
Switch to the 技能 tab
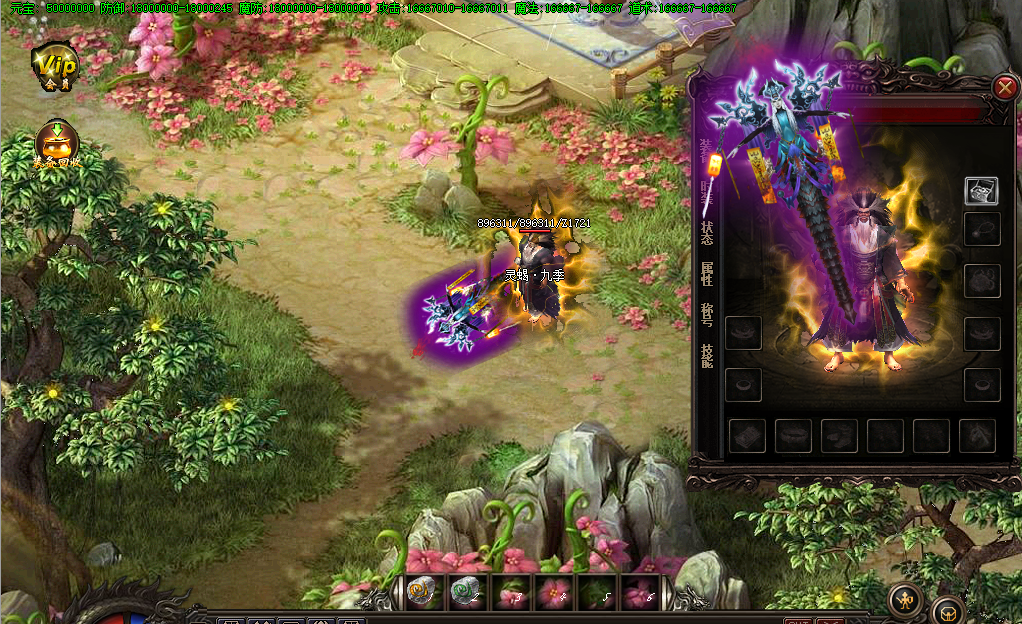pos(707,356)
